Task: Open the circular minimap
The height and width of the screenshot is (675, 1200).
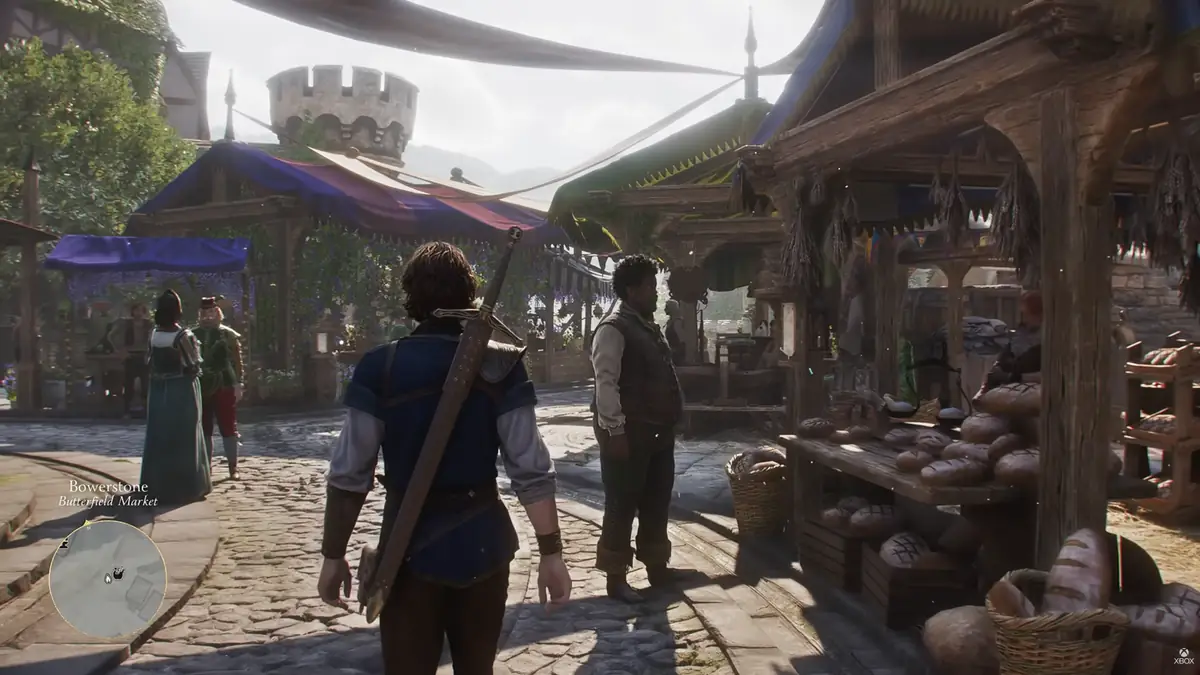Action: (107, 578)
